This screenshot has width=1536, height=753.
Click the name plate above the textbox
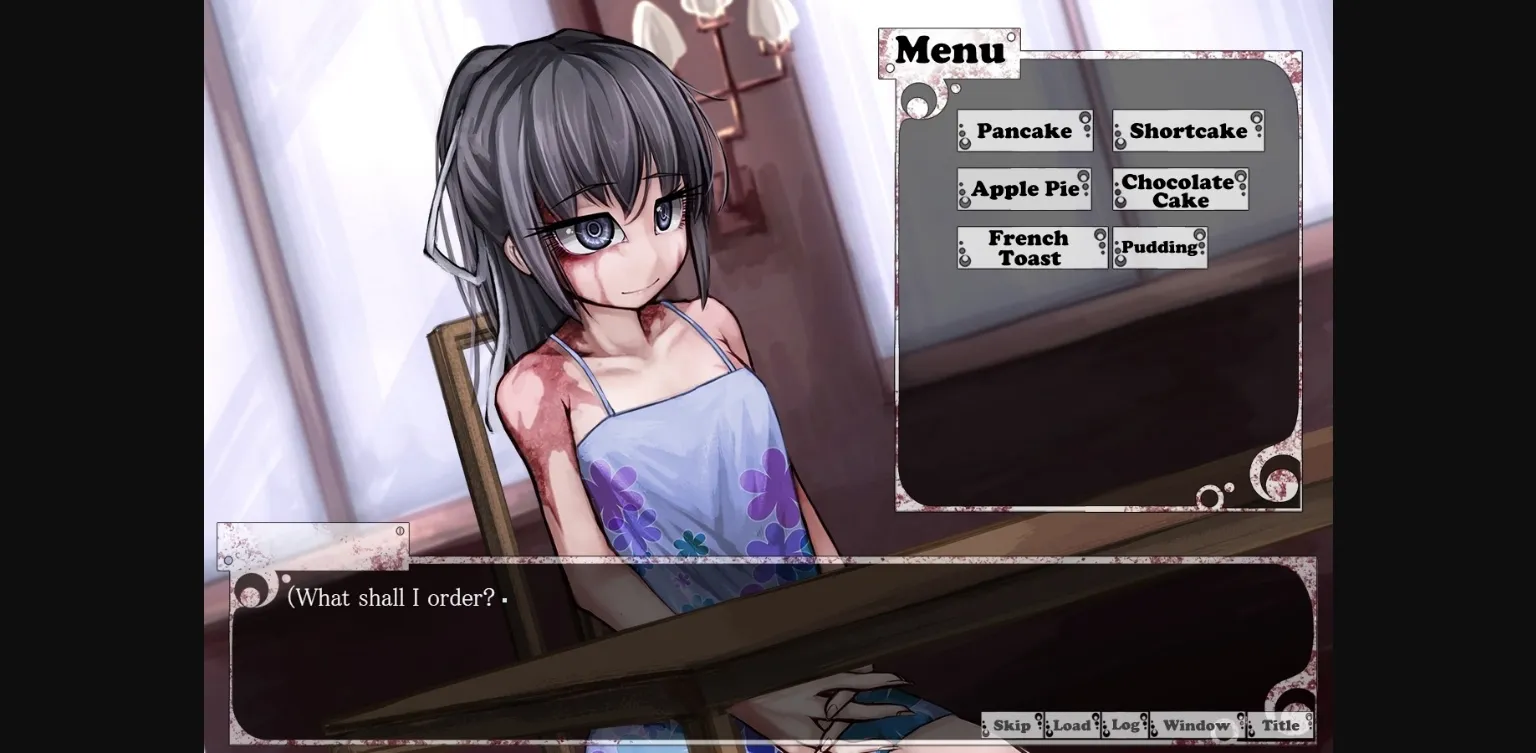[313, 545]
